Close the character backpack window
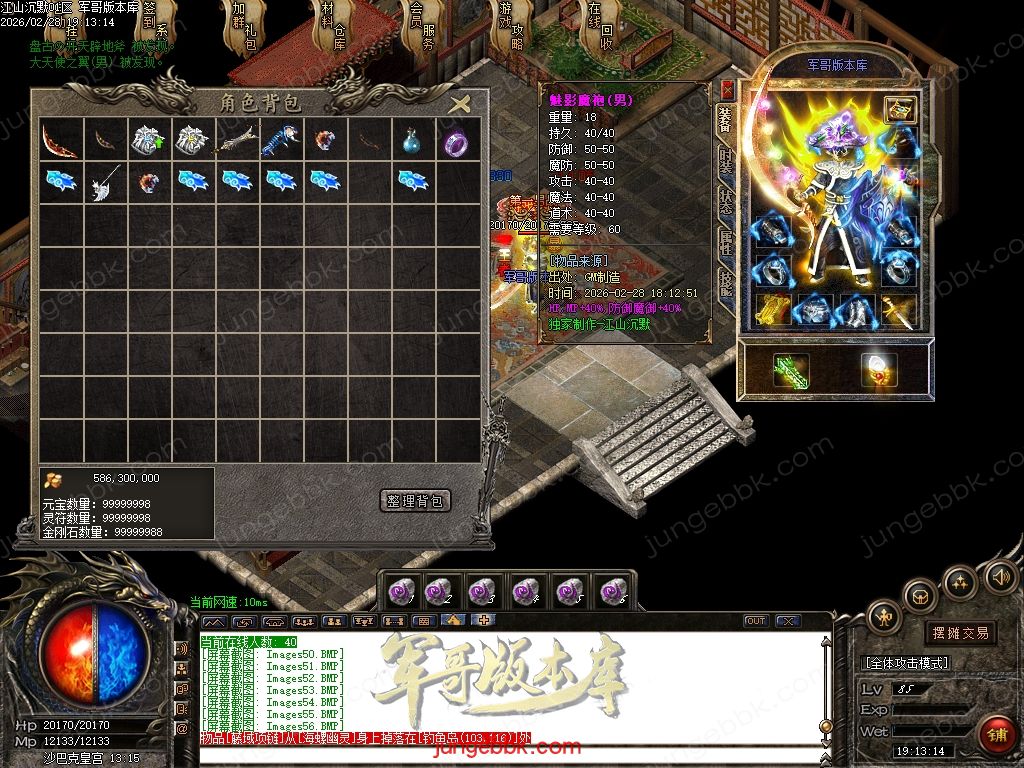 (x=460, y=104)
